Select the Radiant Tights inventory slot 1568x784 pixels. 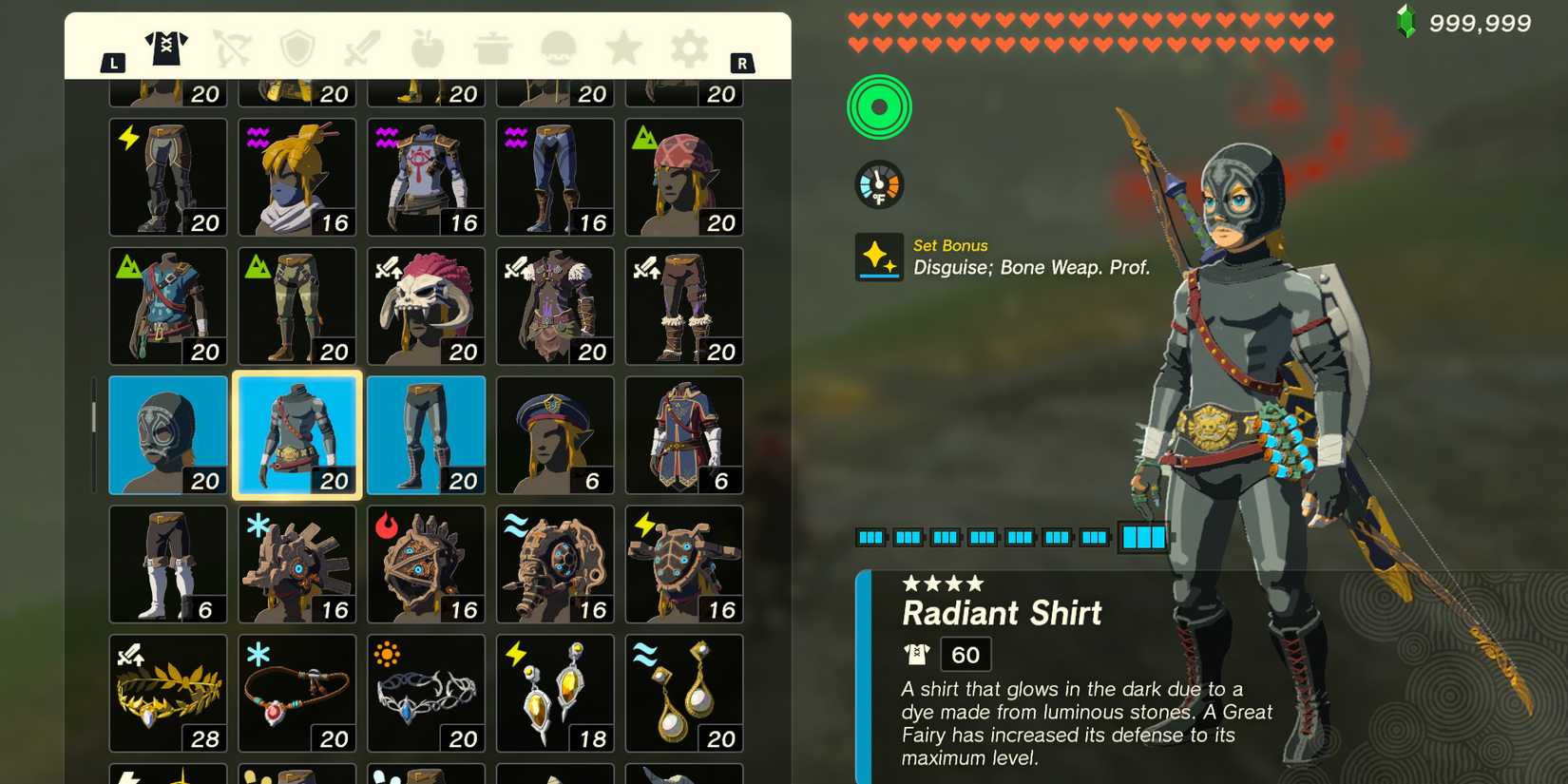point(426,434)
